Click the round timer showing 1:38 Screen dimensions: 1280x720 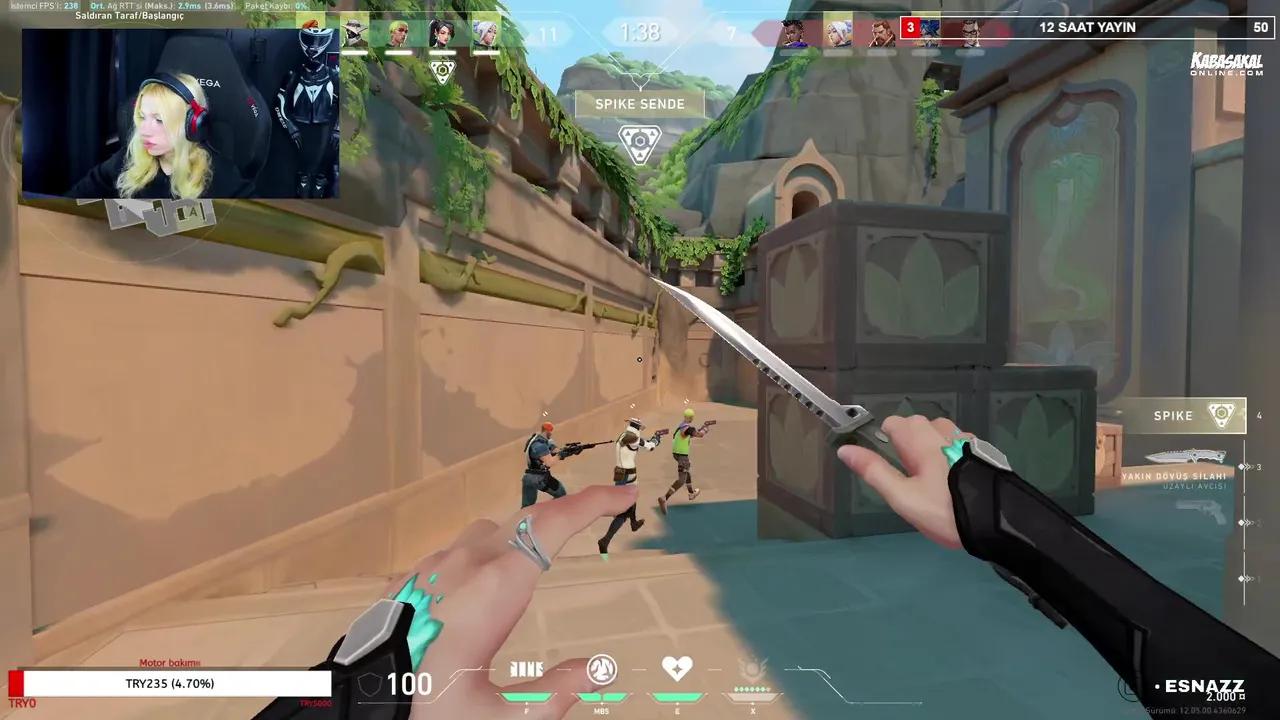point(640,33)
